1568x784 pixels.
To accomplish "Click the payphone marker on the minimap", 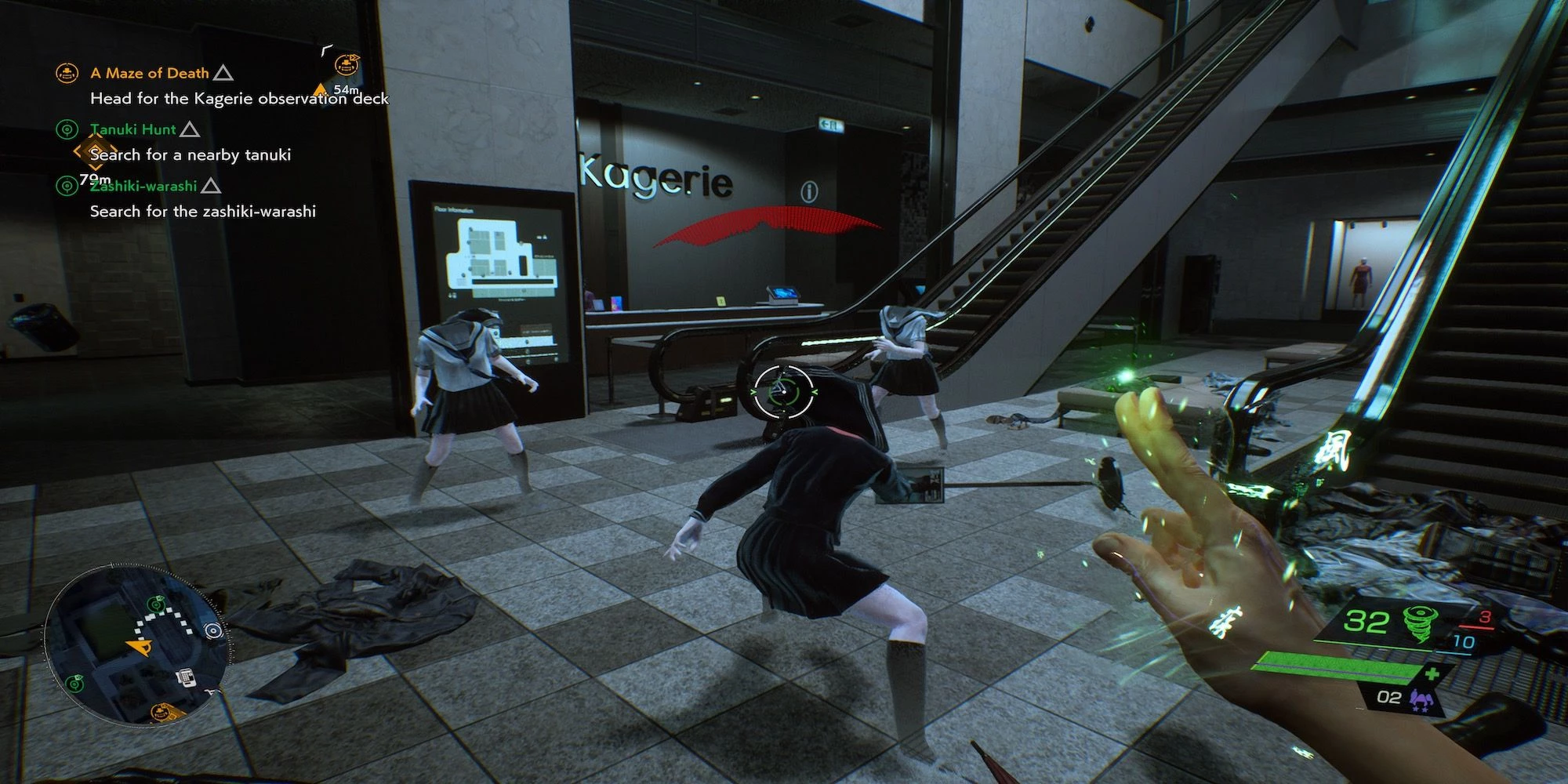I will click(x=185, y=677).
